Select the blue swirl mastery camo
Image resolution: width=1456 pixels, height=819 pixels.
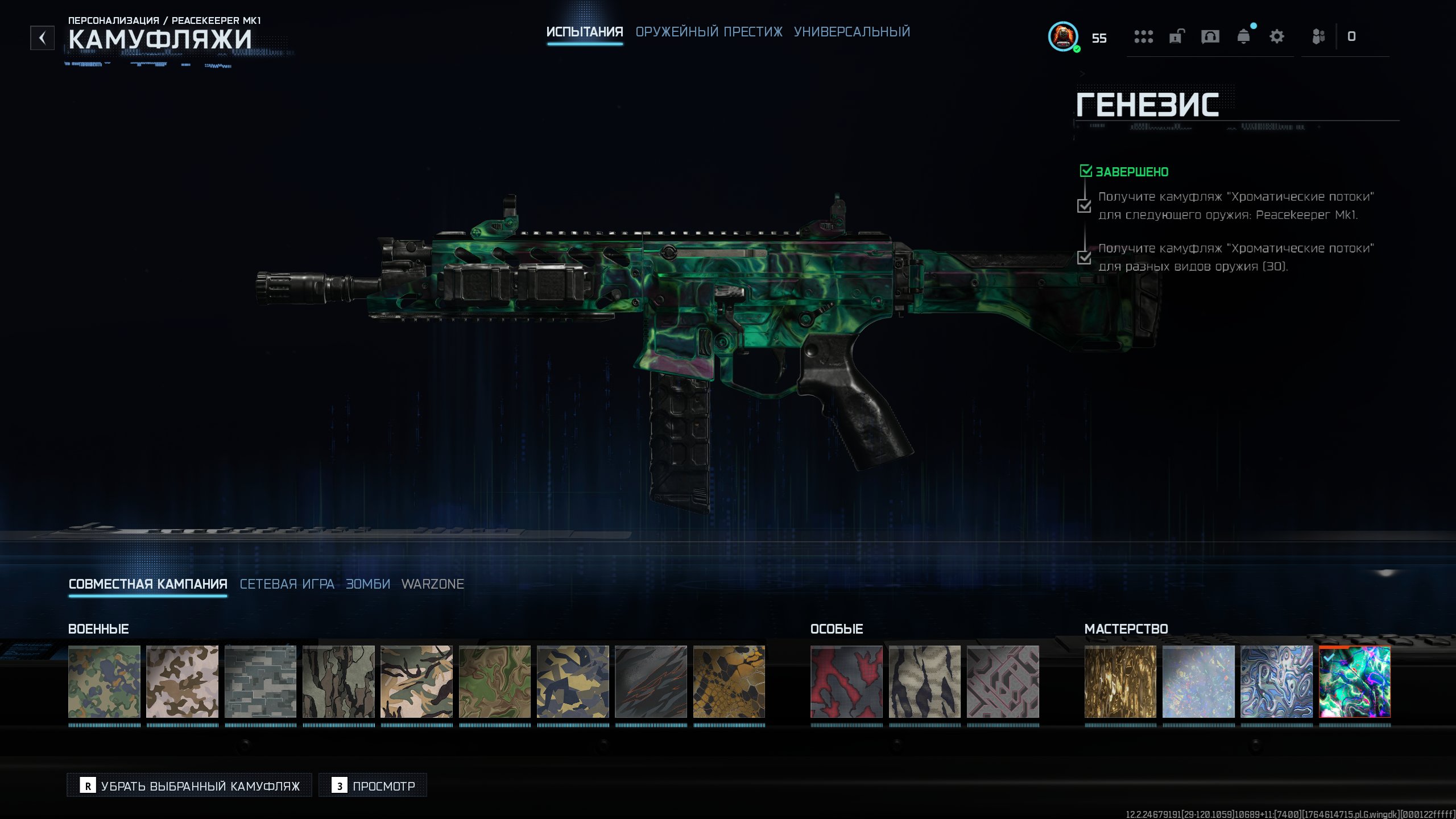[1276, 681]
